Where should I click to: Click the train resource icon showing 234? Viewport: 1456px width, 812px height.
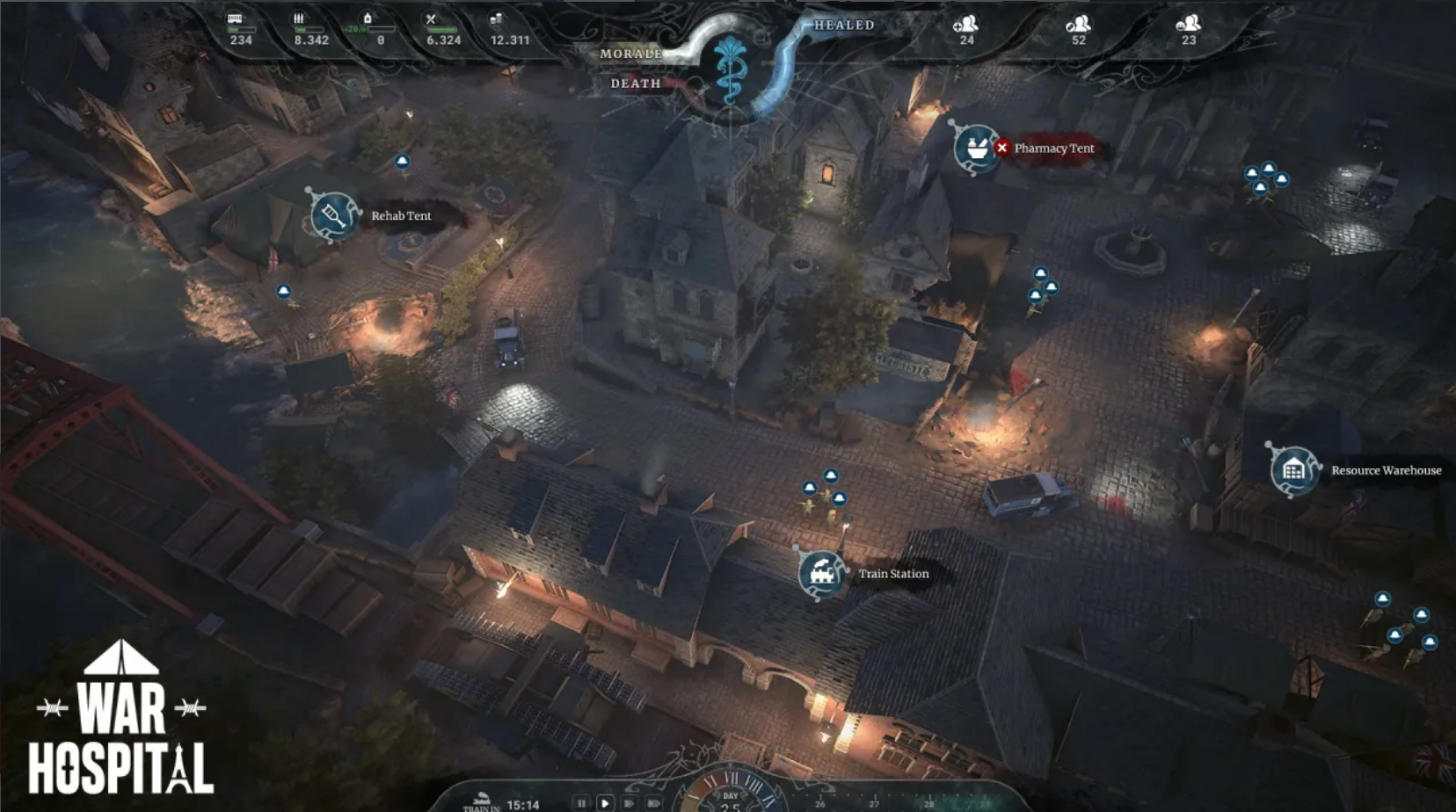pos(234,18)
